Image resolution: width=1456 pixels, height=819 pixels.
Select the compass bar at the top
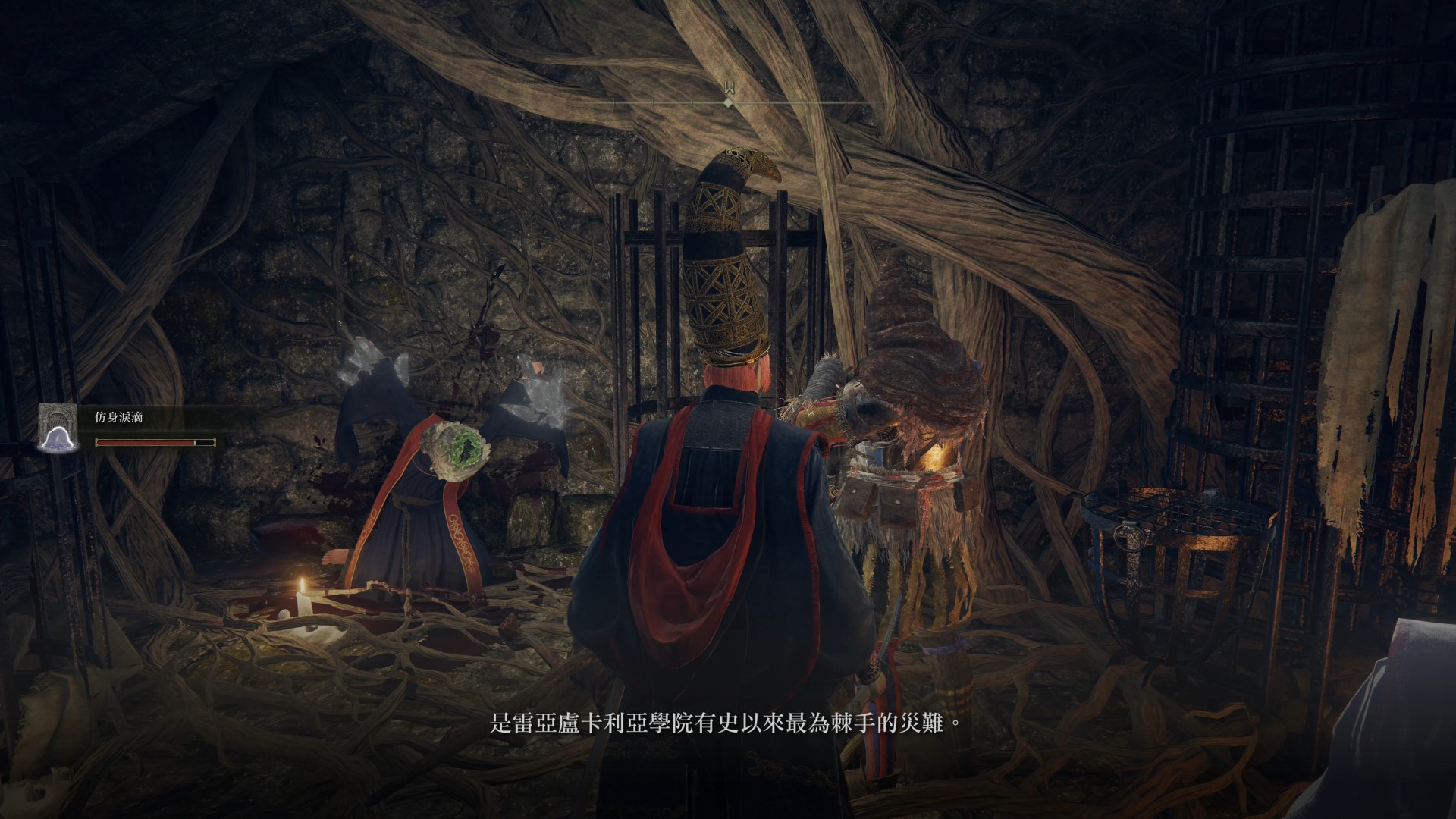tap(728, 99)
